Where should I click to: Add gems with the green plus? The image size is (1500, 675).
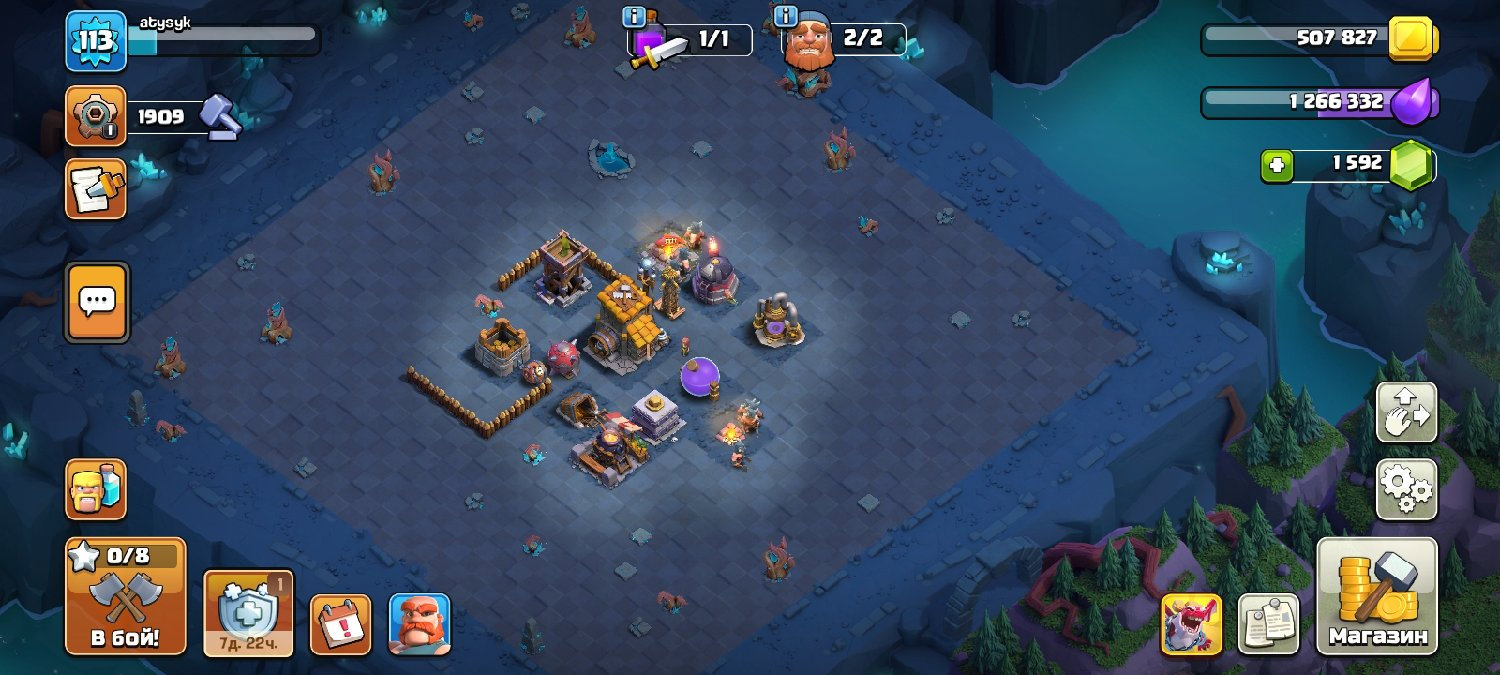click(1276, 165)
